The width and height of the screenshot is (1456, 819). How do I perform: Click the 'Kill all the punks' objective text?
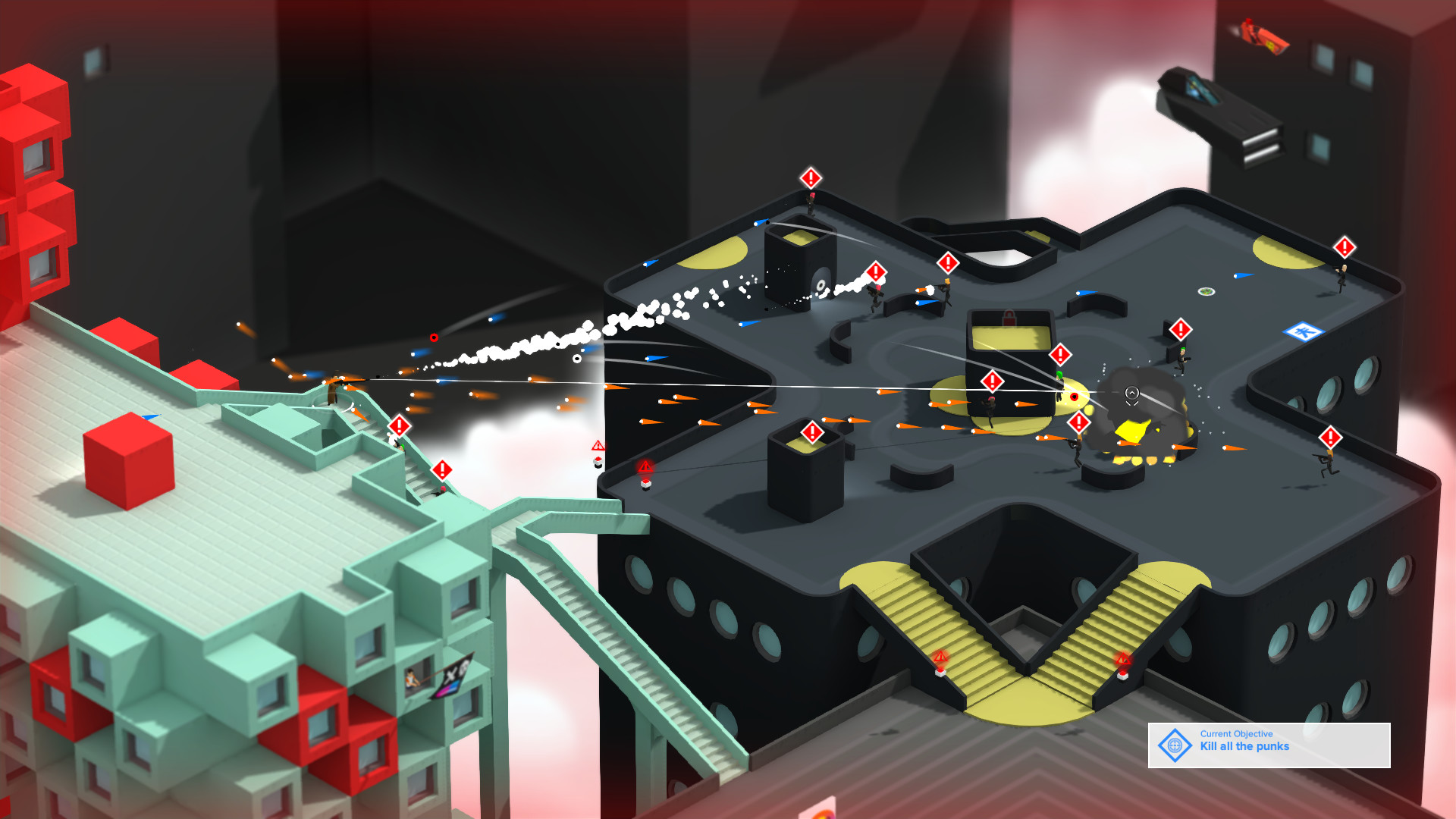coord(1244,746)
